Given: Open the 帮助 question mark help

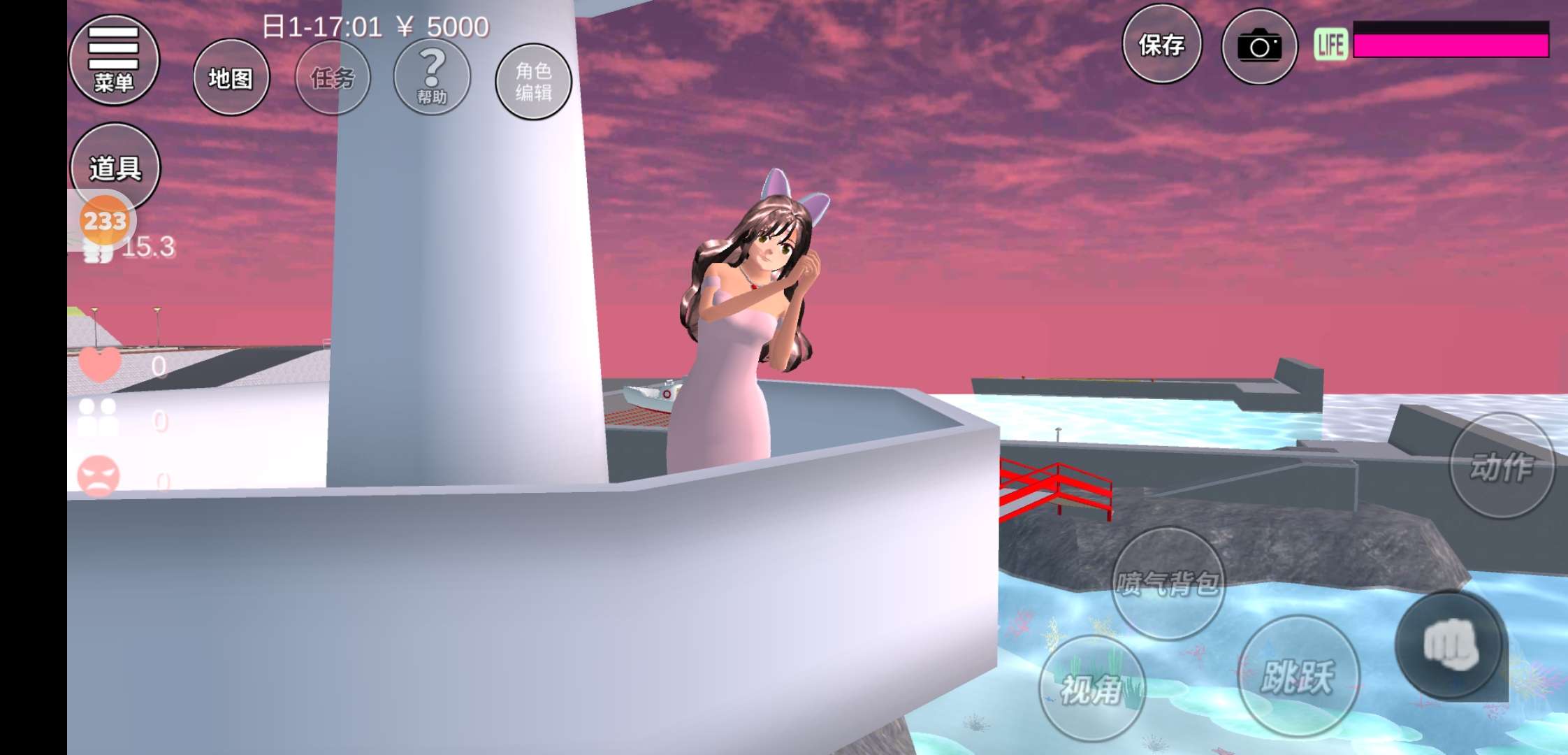Looking at the screenshot, I should [x=432, y=77].
